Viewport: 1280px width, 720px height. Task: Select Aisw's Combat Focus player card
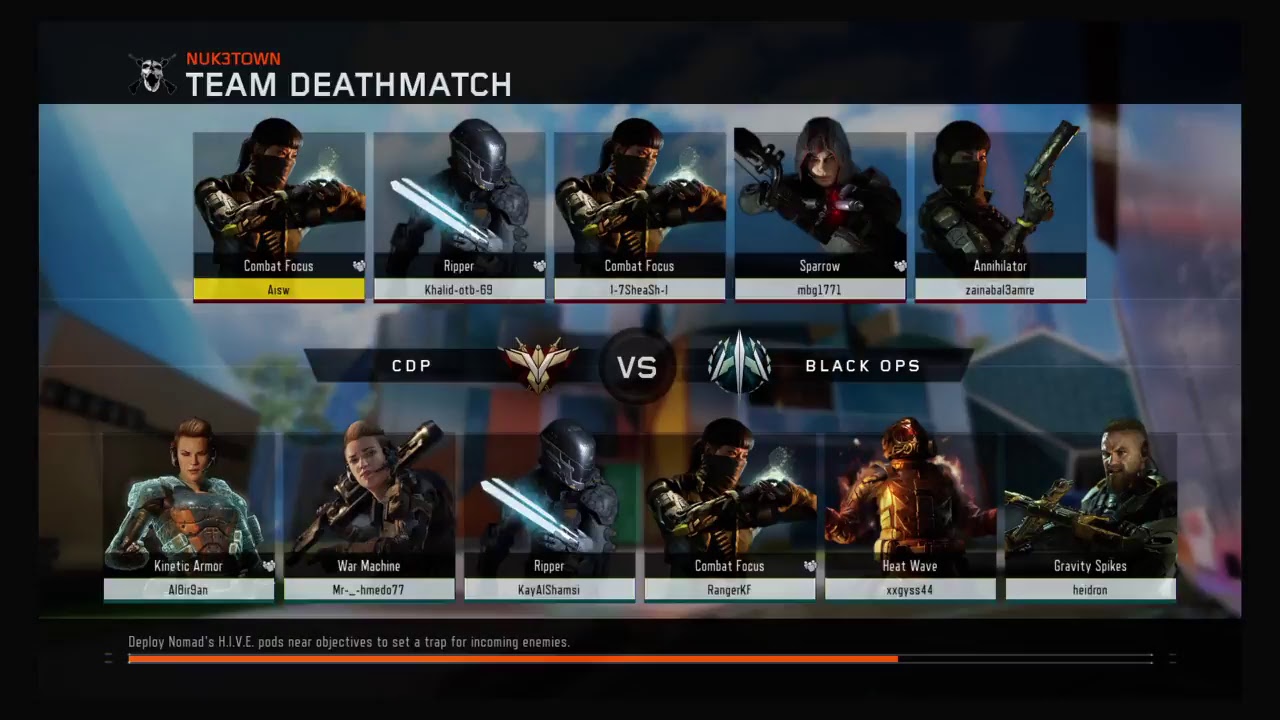click(x=279, y=215)
